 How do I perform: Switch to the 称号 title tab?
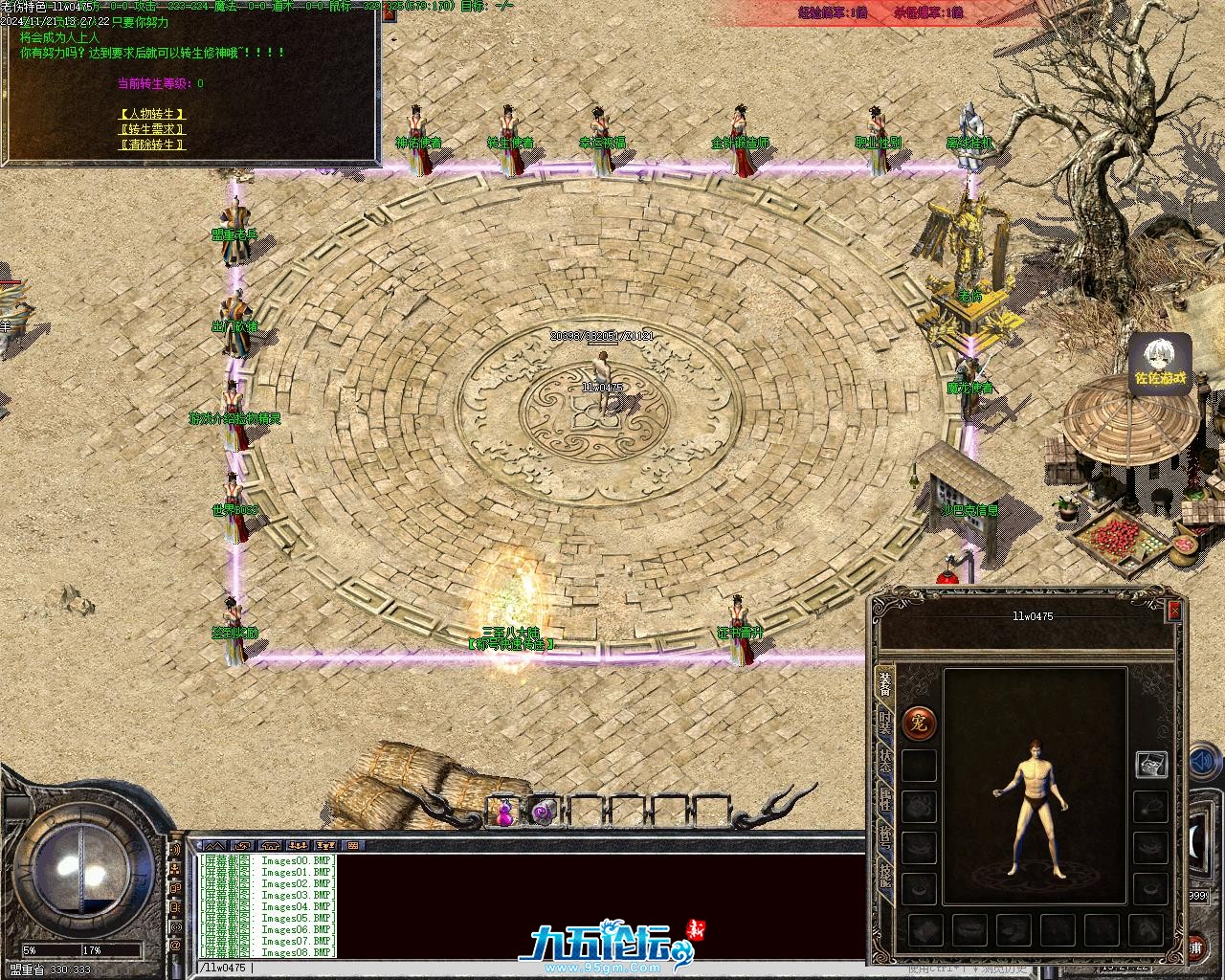[885, 838]
